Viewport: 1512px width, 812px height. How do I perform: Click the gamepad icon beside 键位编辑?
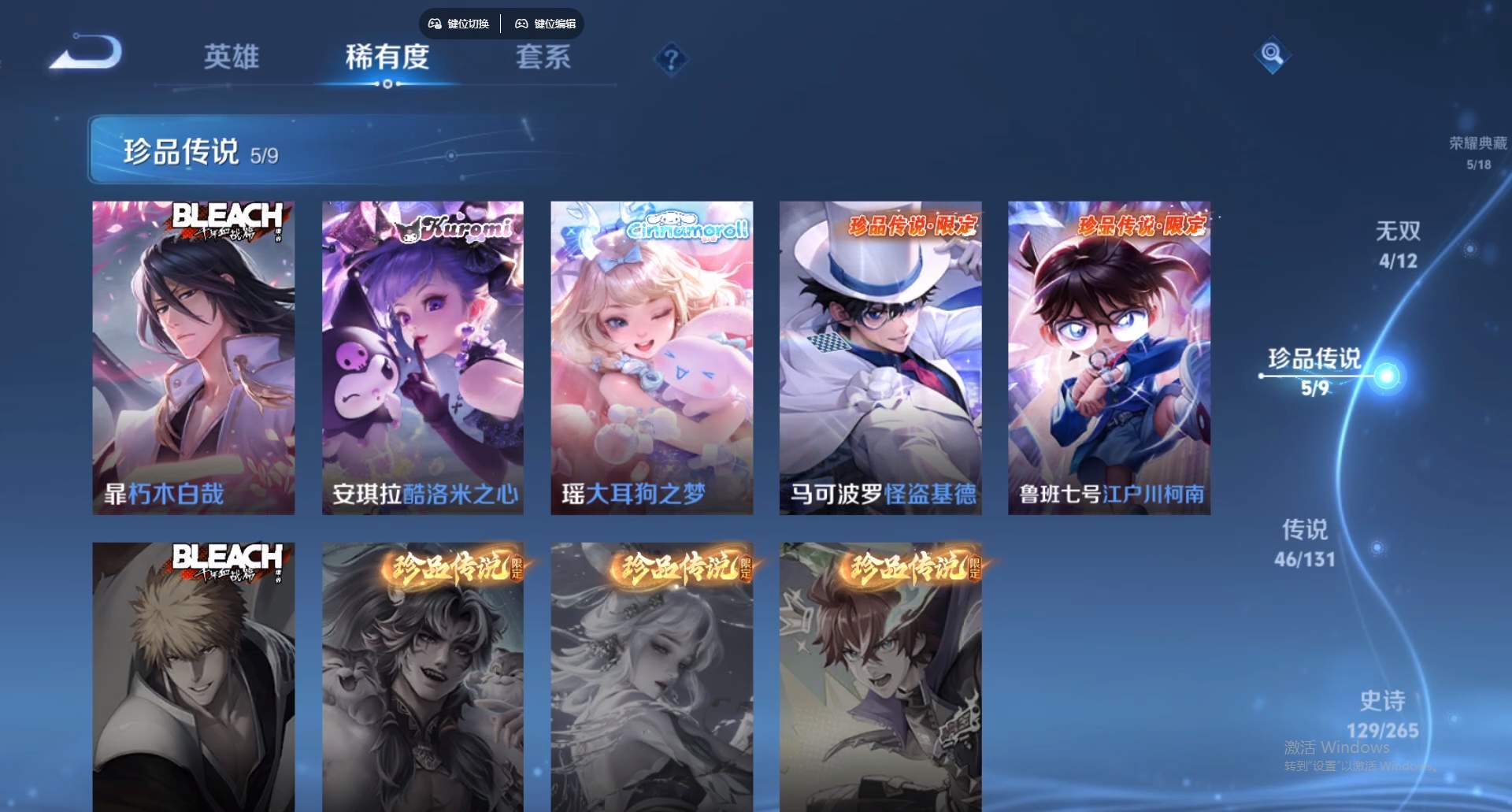tap(520, 24)
